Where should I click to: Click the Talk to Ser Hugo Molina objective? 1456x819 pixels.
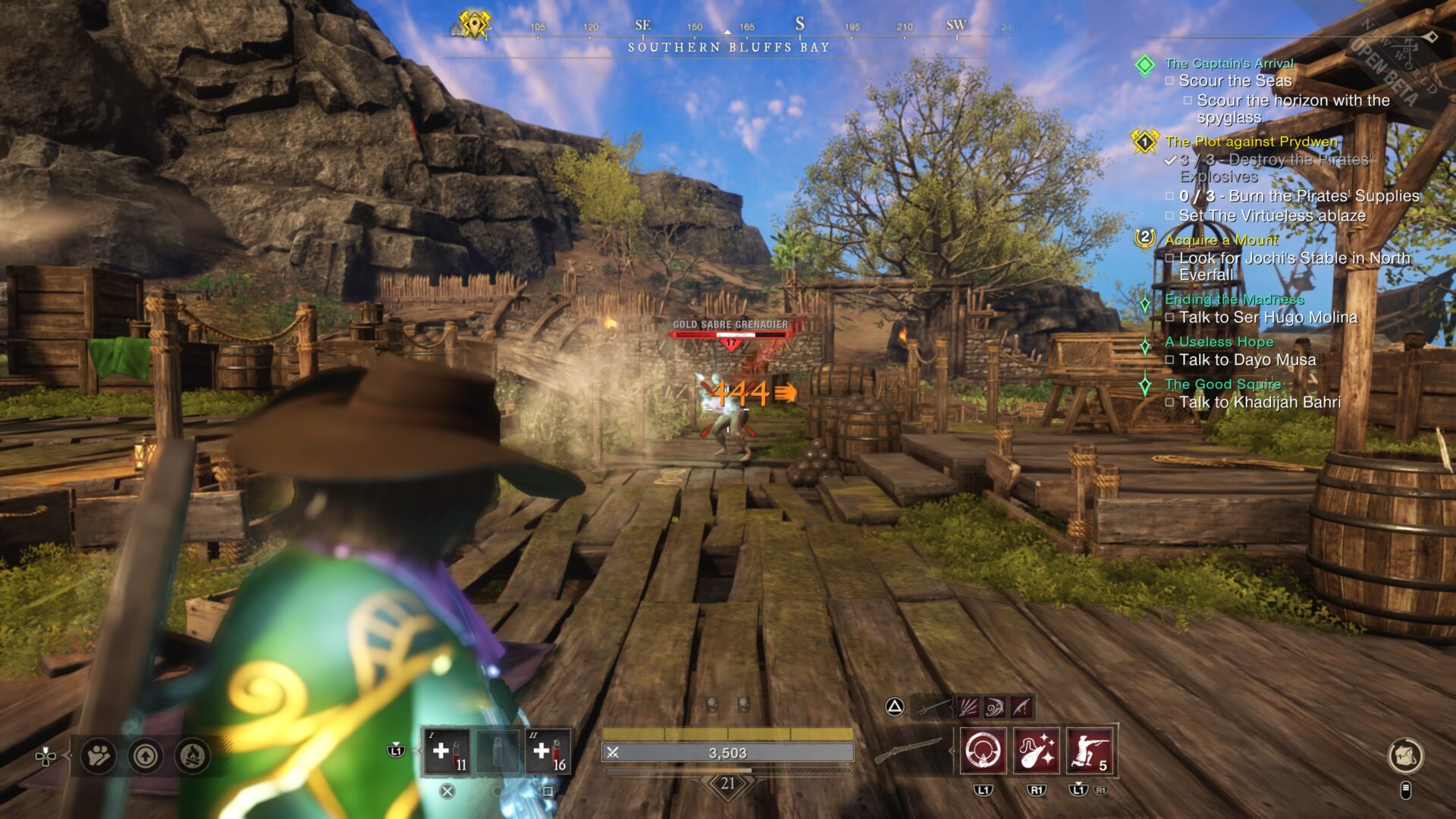(x=1268, y=318)
